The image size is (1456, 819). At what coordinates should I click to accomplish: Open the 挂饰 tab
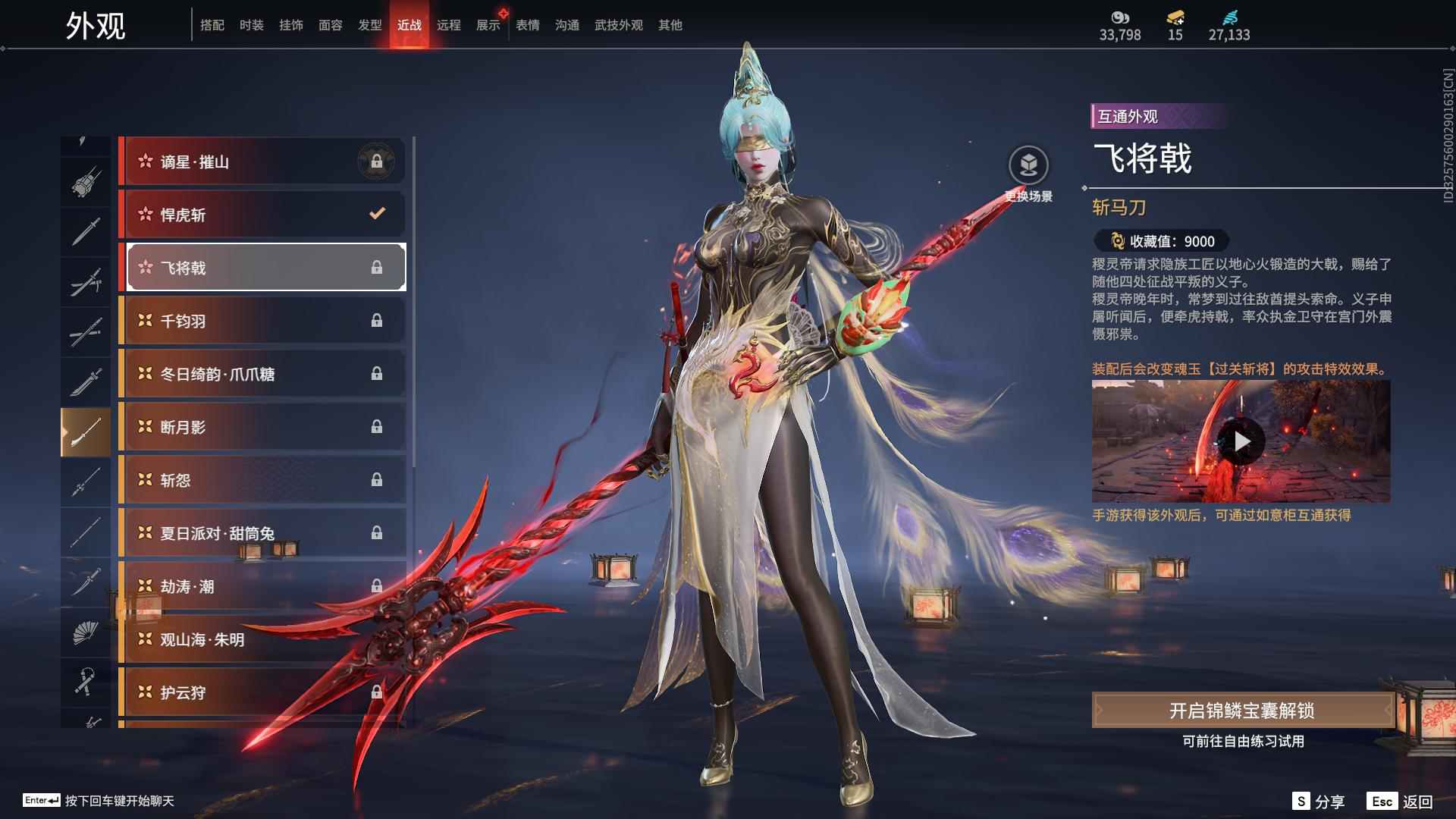click(x=290, y=25)
